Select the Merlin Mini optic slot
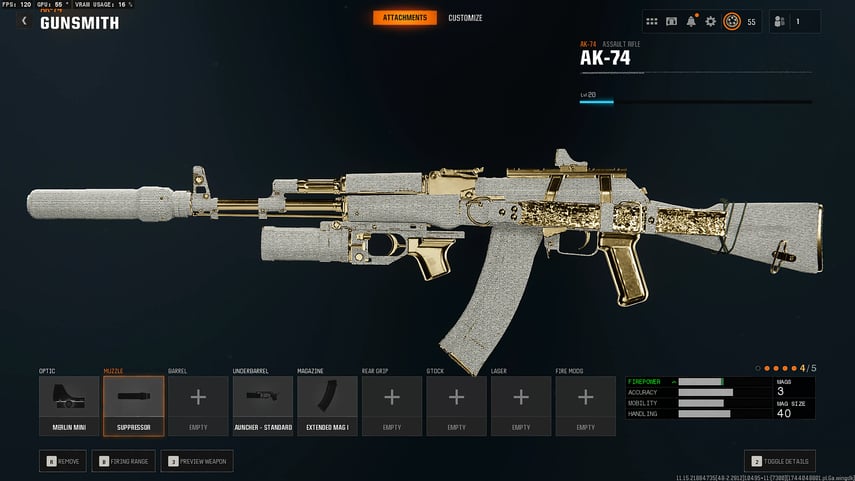The width and height of the screenshot is (855, 481). point(69,404)
